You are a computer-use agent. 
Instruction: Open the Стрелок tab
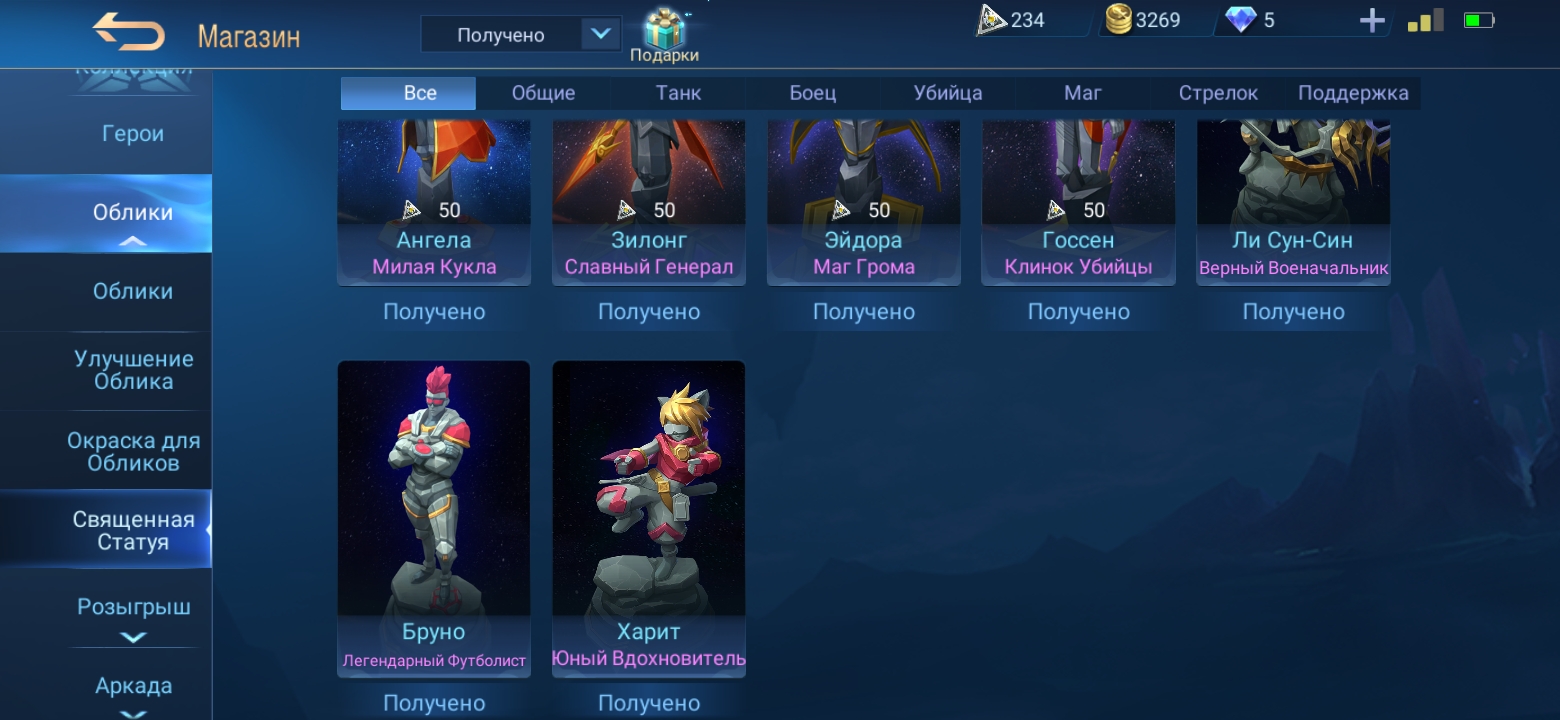point(1217,93)
